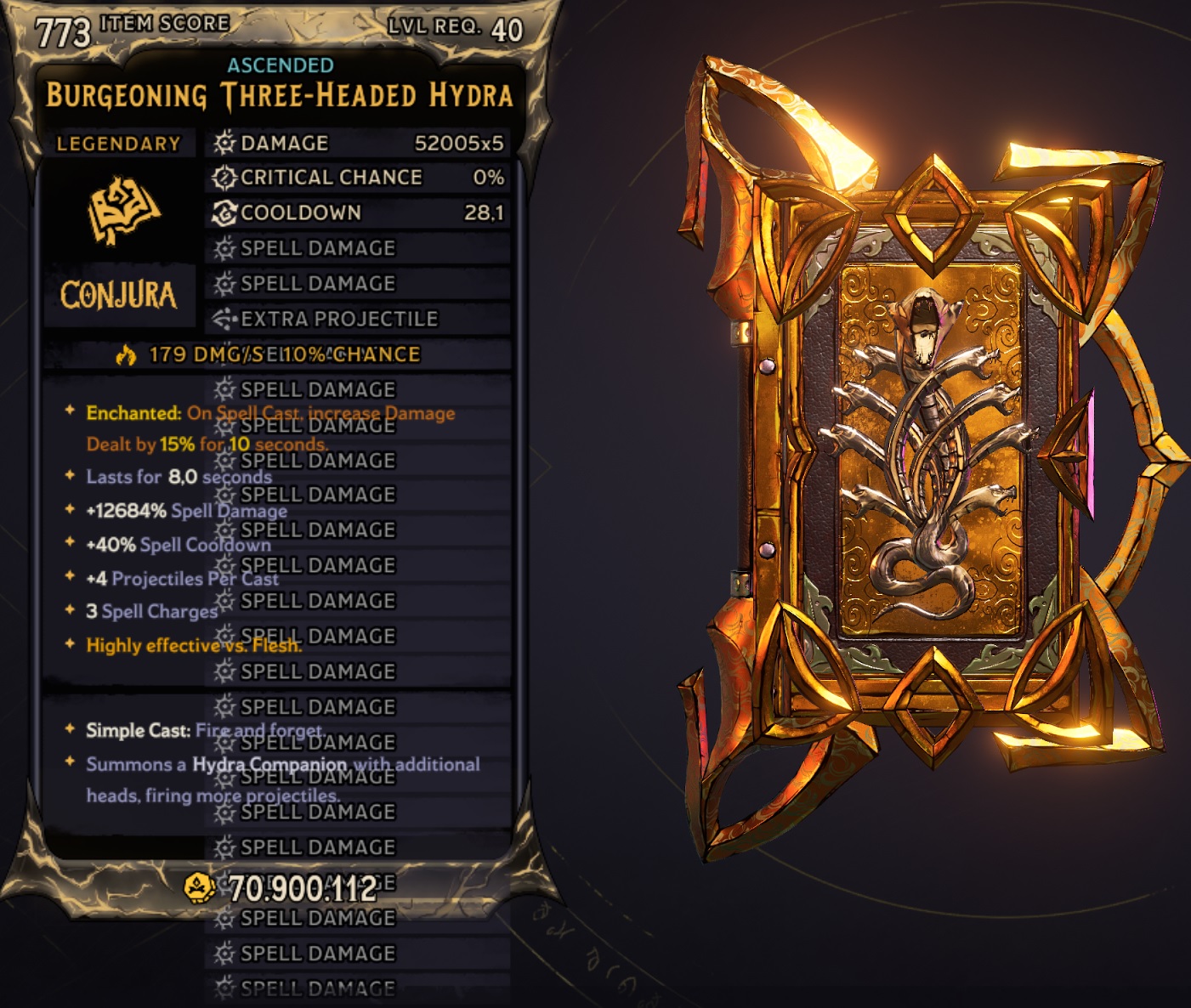The height and width of the screenshot is (1008, 1191).
Task: Click the Cooldown timer icon
Action: [x=223, y=213]
